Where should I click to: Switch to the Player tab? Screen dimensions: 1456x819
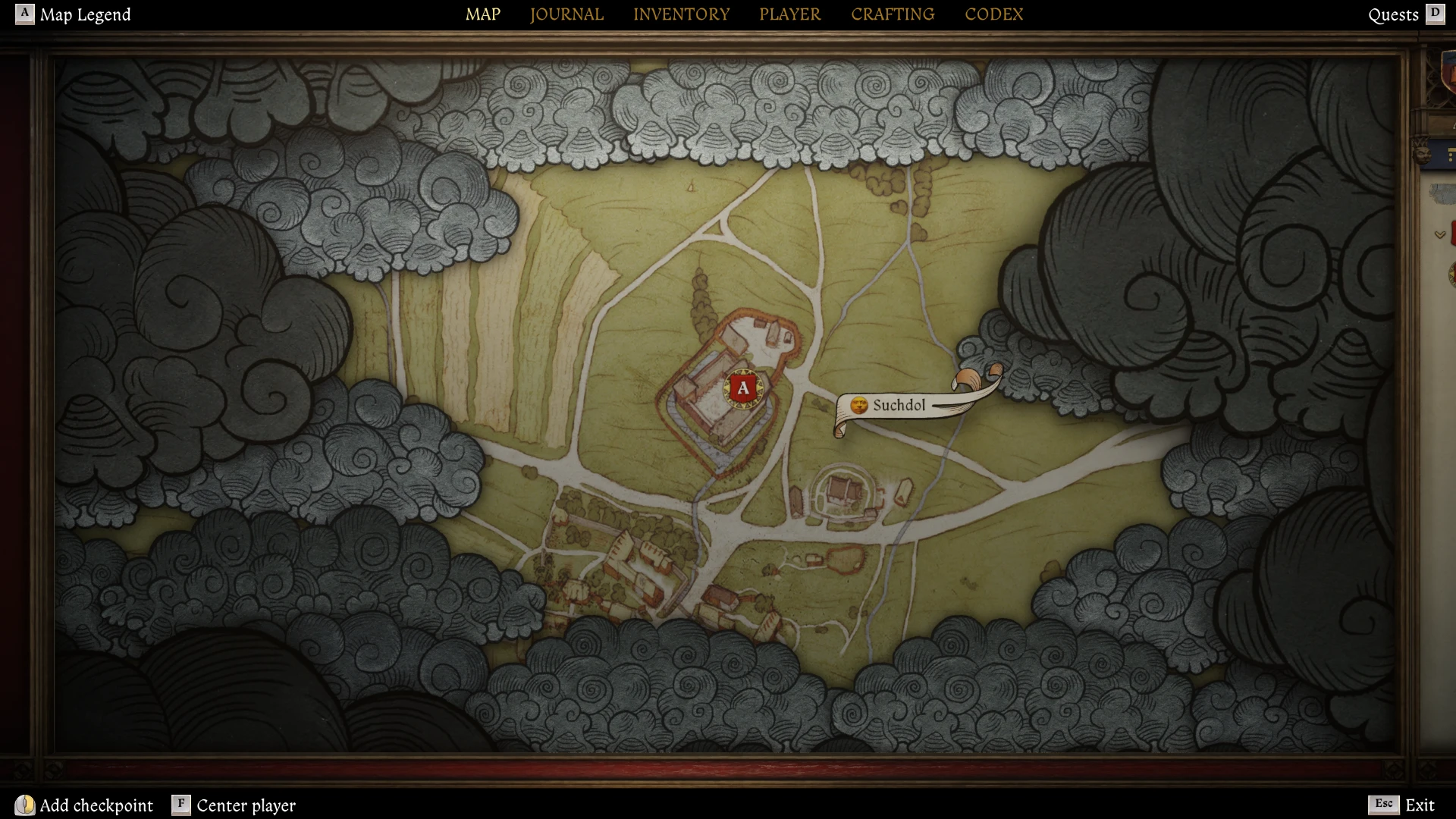(x=789, y=14)
